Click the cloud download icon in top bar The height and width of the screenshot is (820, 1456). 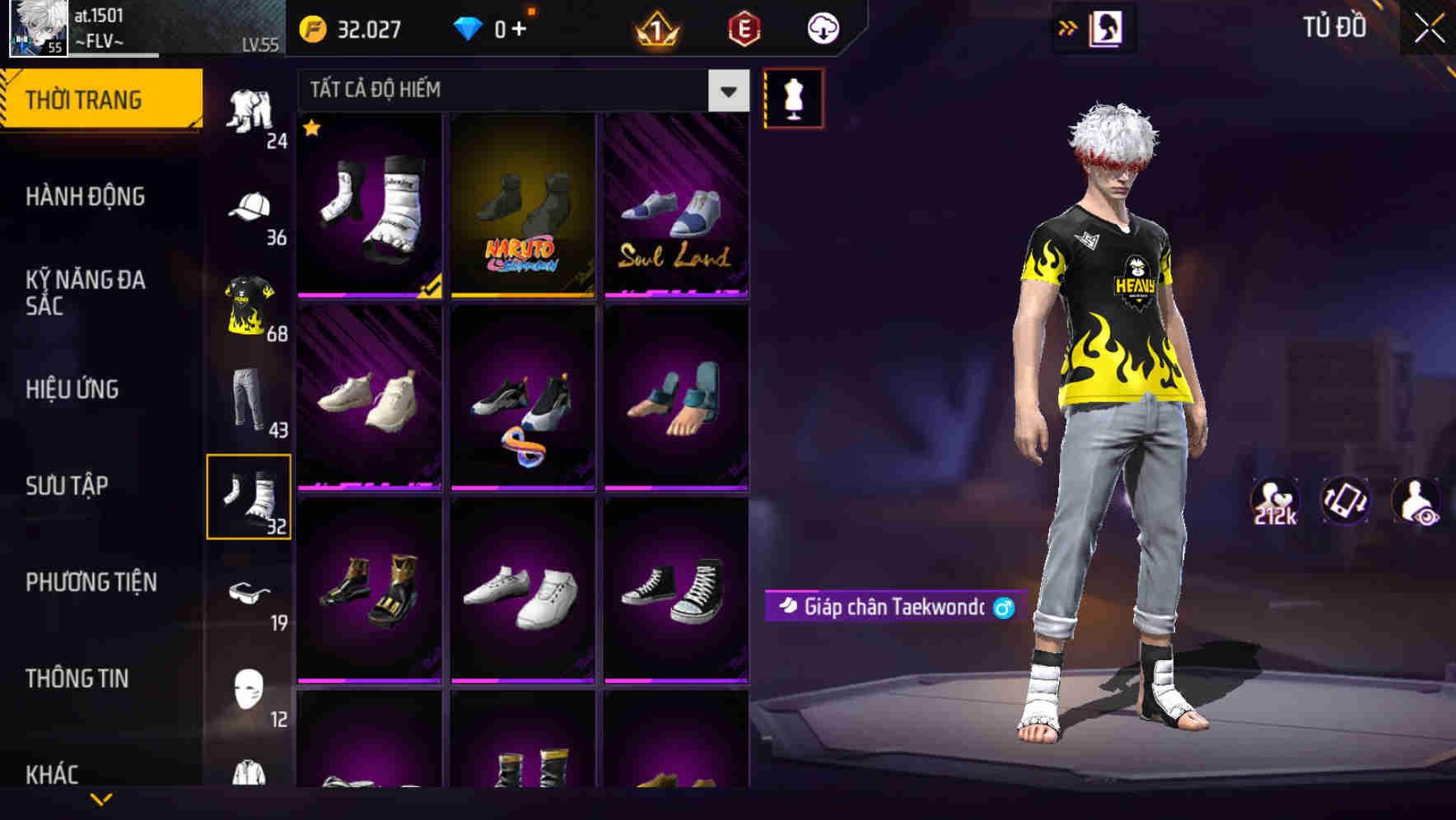tap(823, 27)
